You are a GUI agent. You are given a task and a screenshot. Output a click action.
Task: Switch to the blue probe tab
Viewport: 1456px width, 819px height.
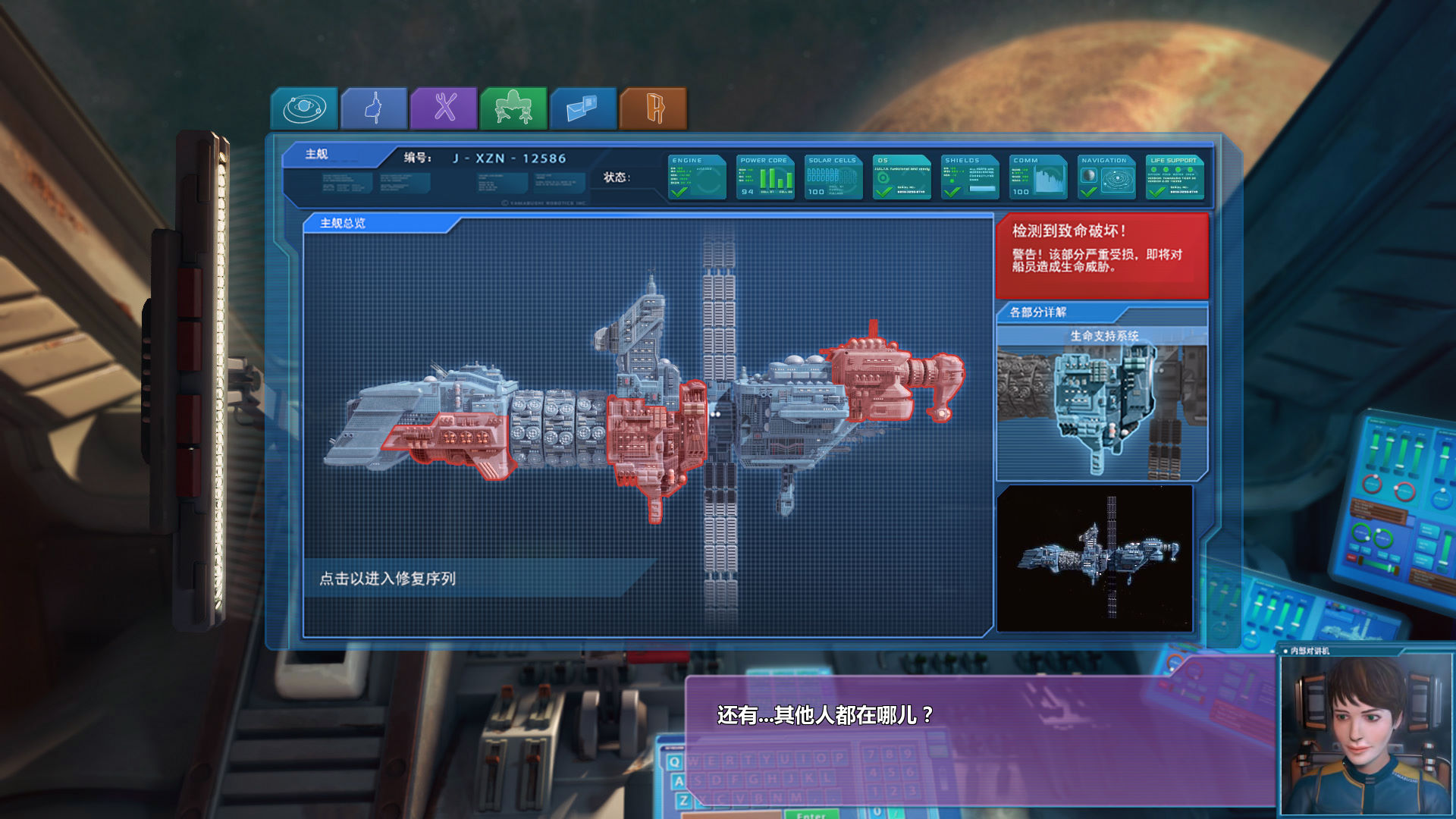374,108
